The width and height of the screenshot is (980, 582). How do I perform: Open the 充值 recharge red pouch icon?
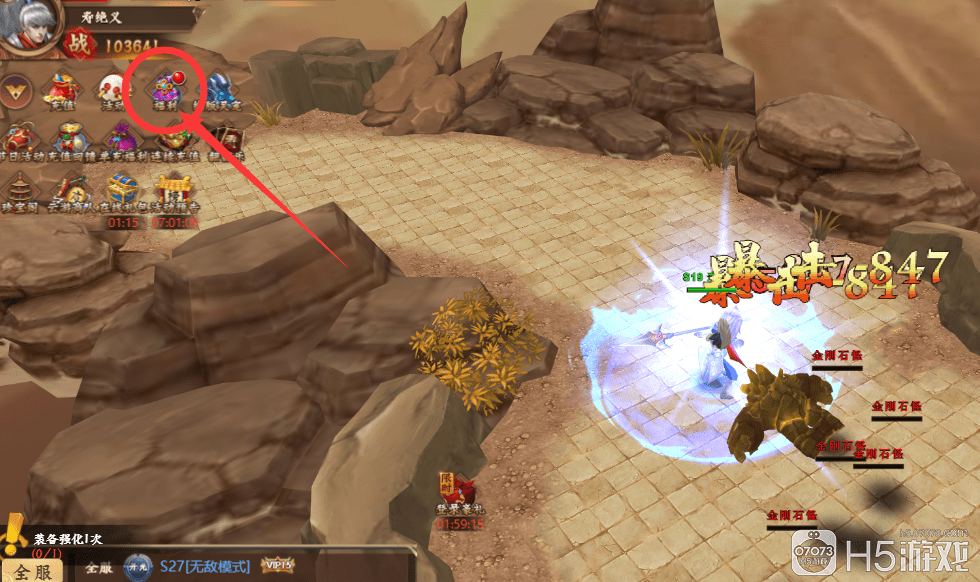click(x=62, y=92)
